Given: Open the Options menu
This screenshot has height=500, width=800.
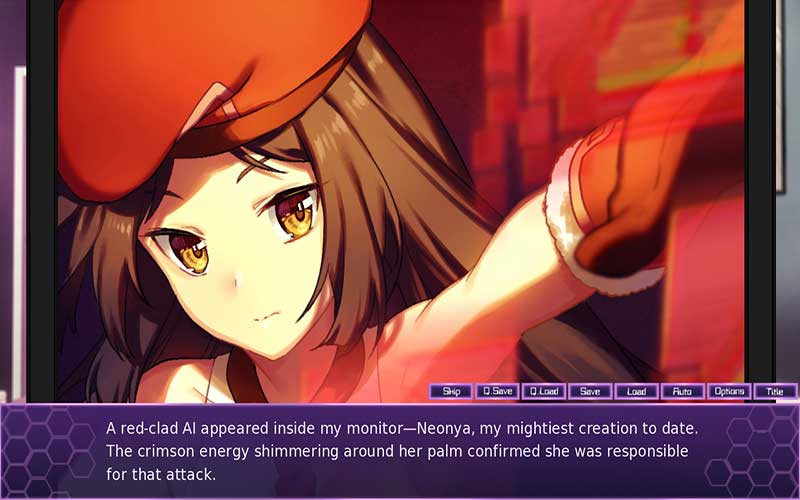Looking at the screenshot, I should tap(729, 392).
